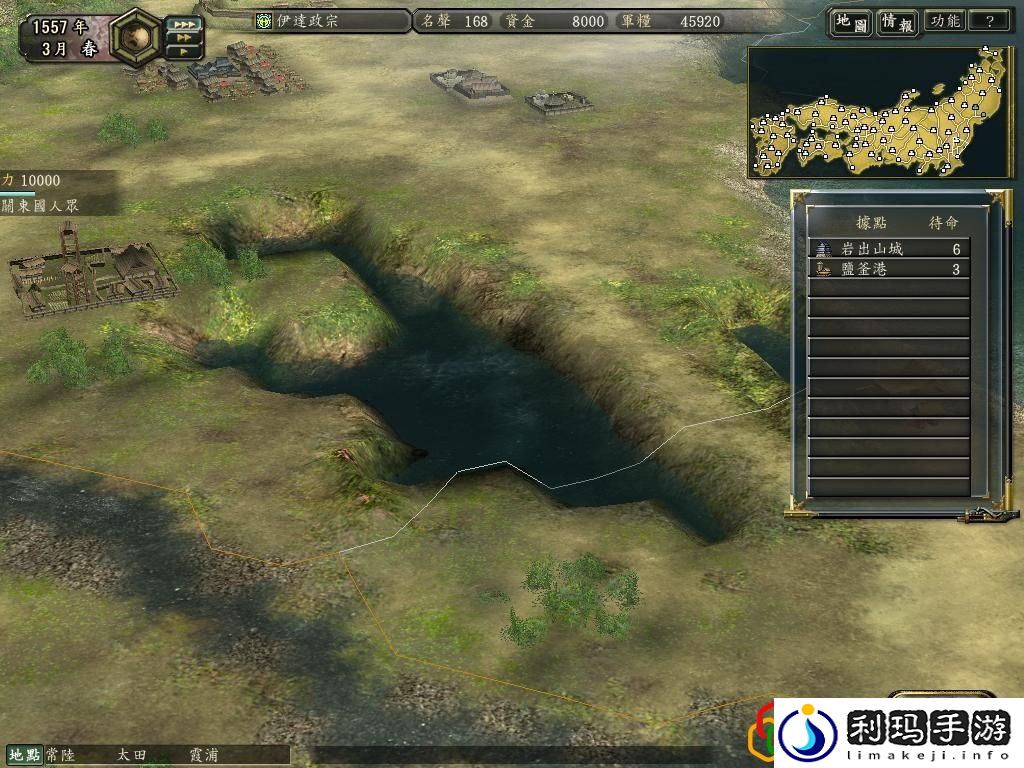Screen dimensions: 1024x768
Task: Open the 地圖 map menu
Action: pyautogui.click(x=851, y=22)
